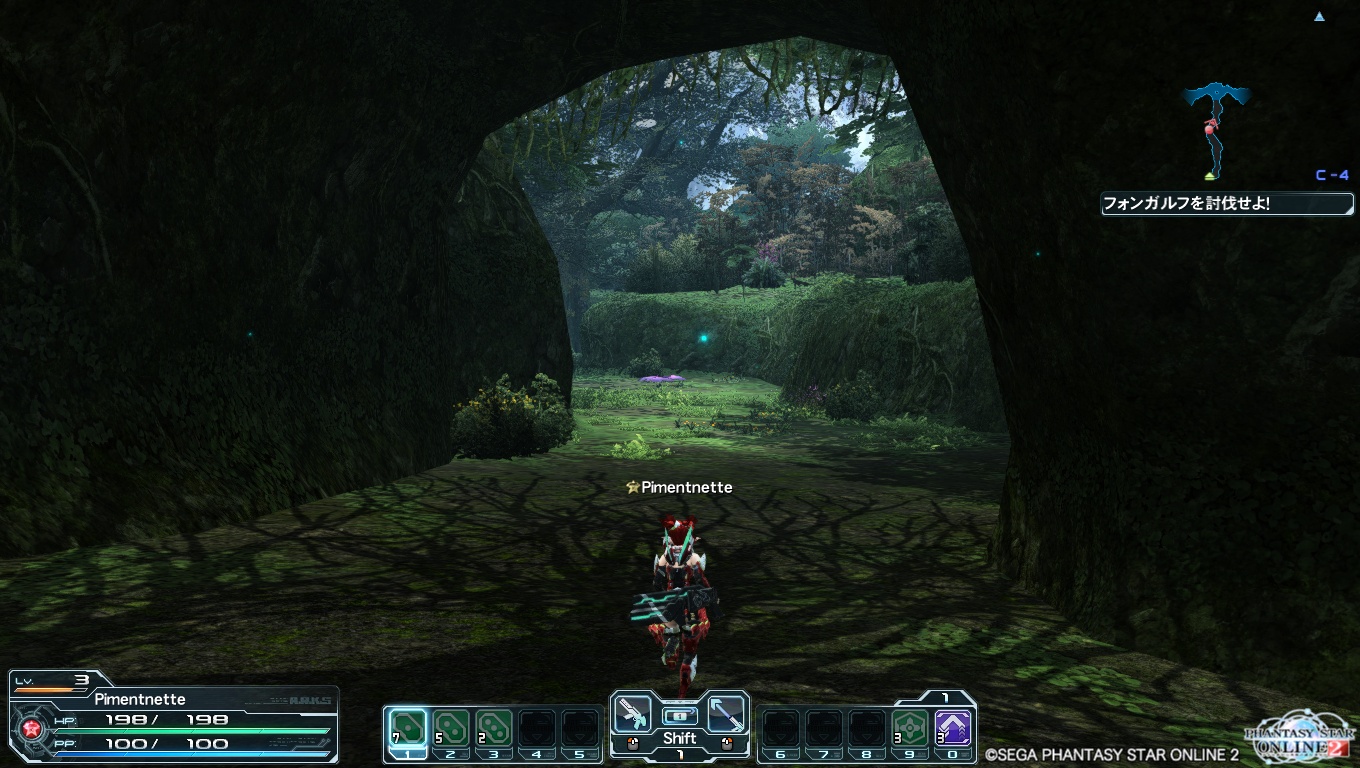
Task: Use the two-dot item in slot 2
Action: [x=451, y=727]
